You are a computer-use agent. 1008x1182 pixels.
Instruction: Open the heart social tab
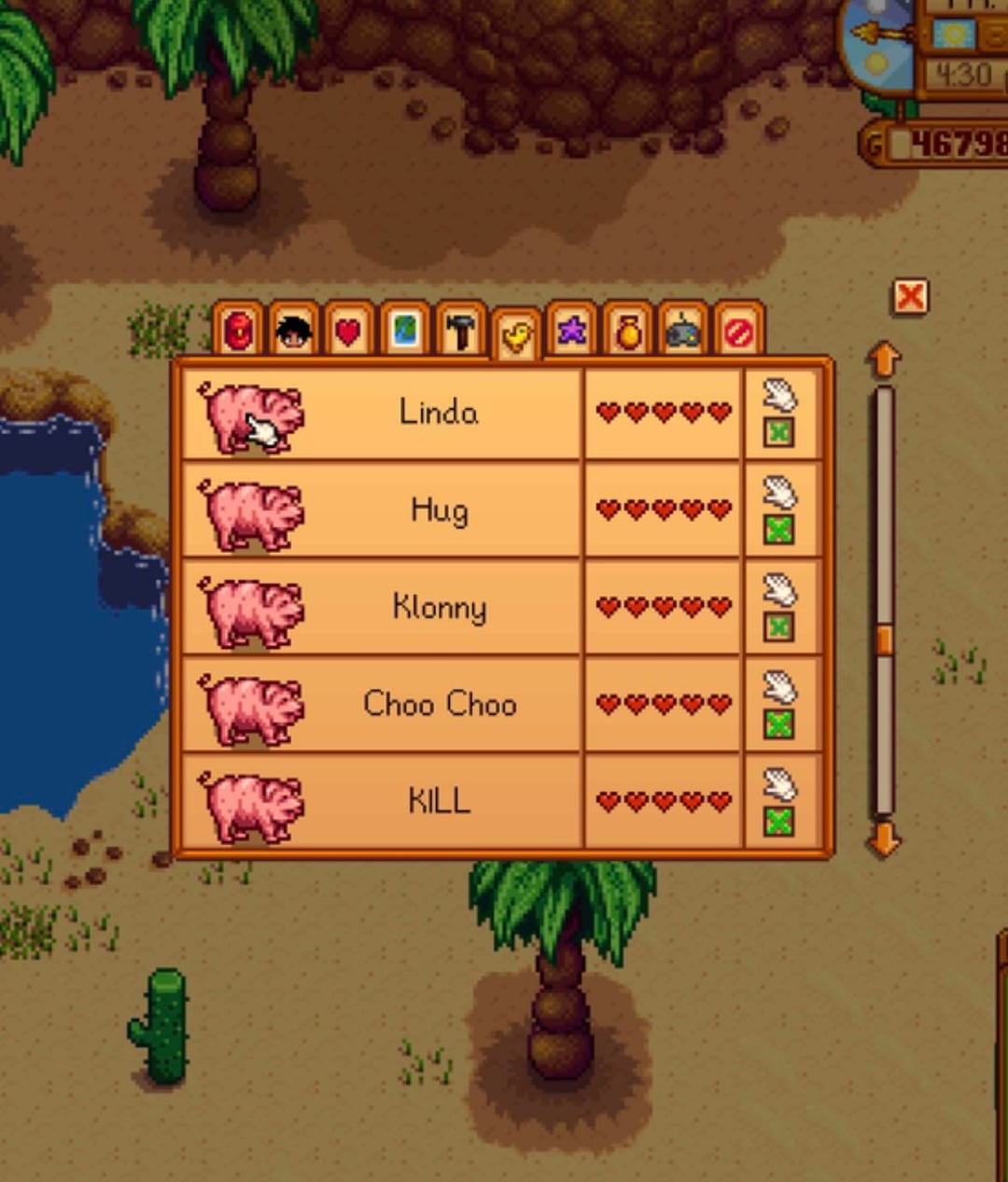348,331
